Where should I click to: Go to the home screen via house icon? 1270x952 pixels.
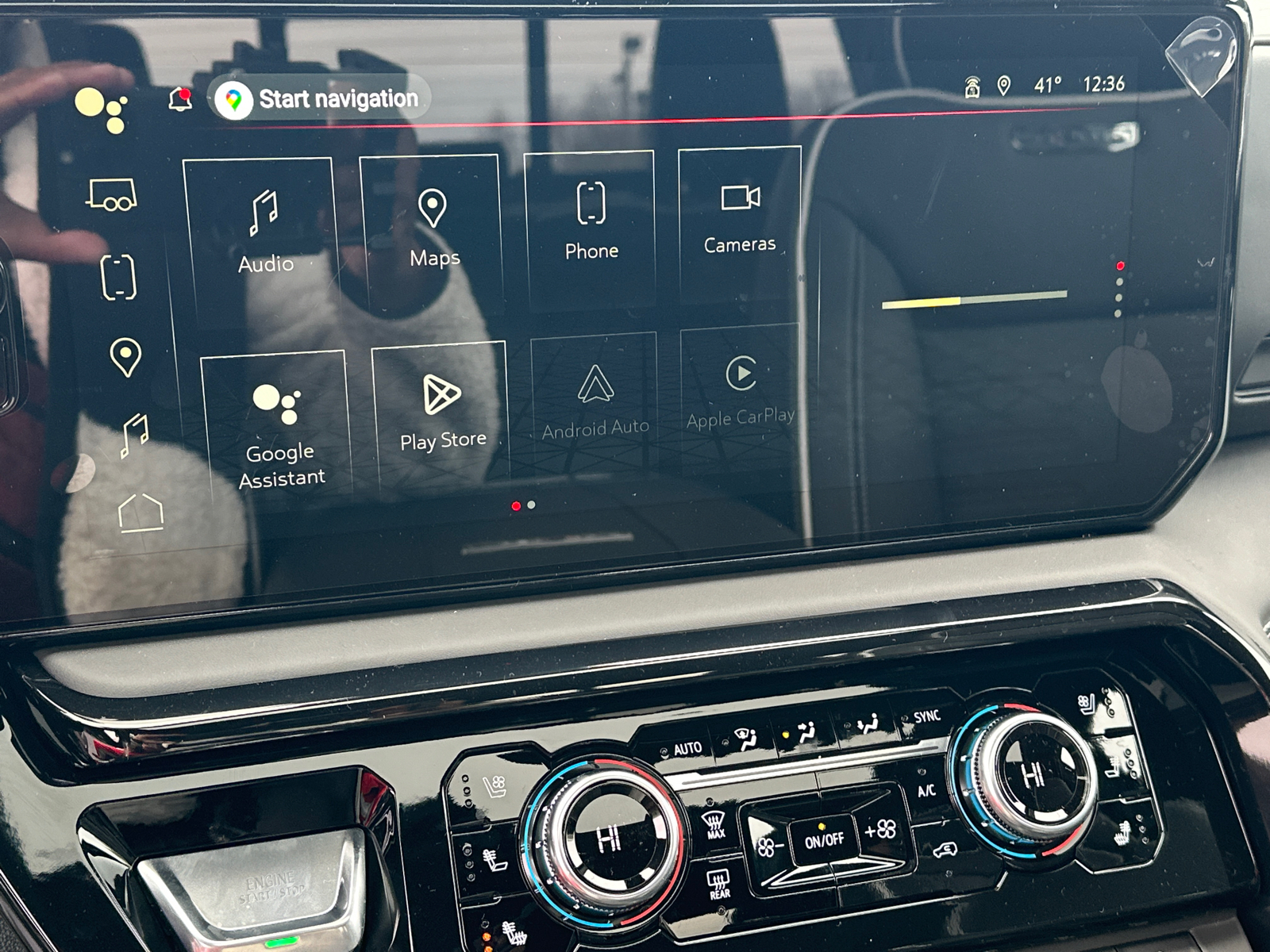pyautogui.click(x=140, y=512)
